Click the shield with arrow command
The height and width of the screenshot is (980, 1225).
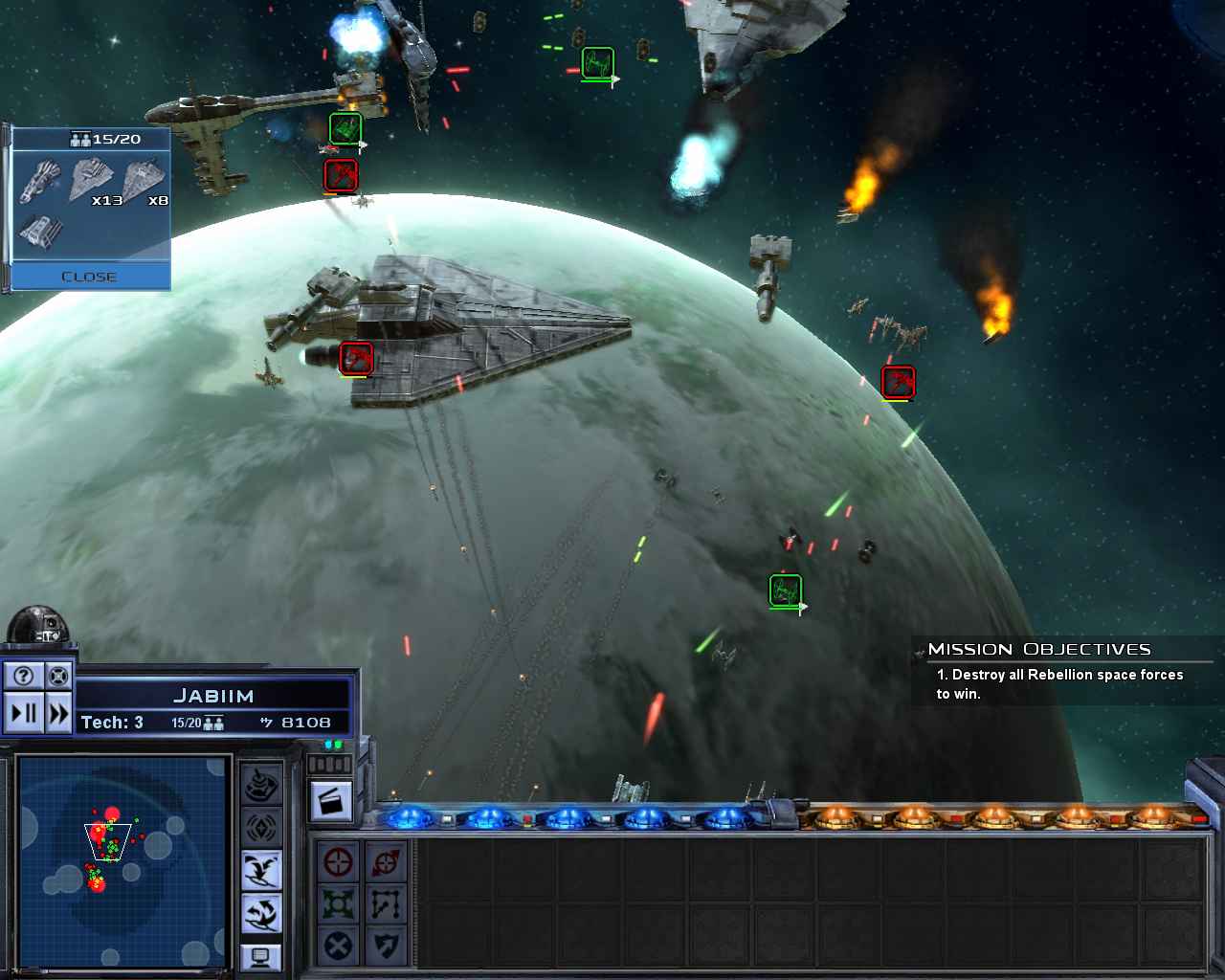pos(386,947)
